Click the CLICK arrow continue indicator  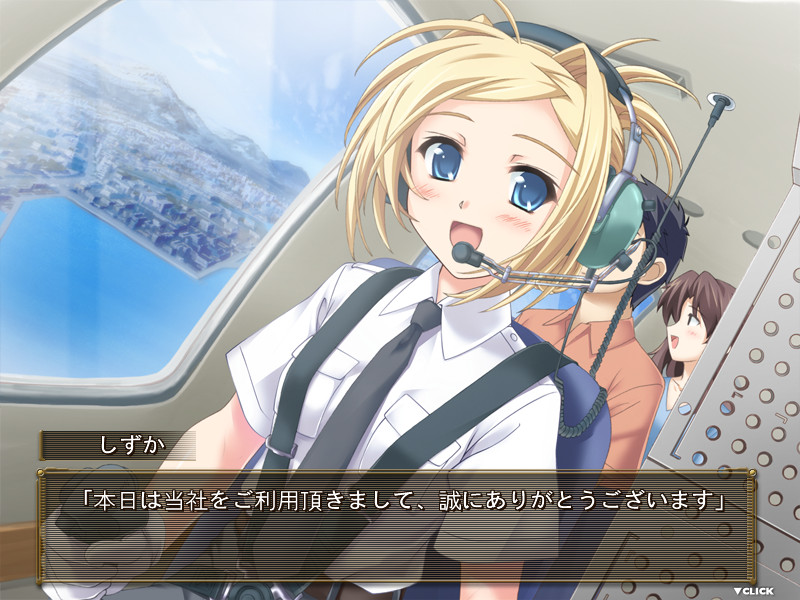pyautogui.click(x=753, y=591)
